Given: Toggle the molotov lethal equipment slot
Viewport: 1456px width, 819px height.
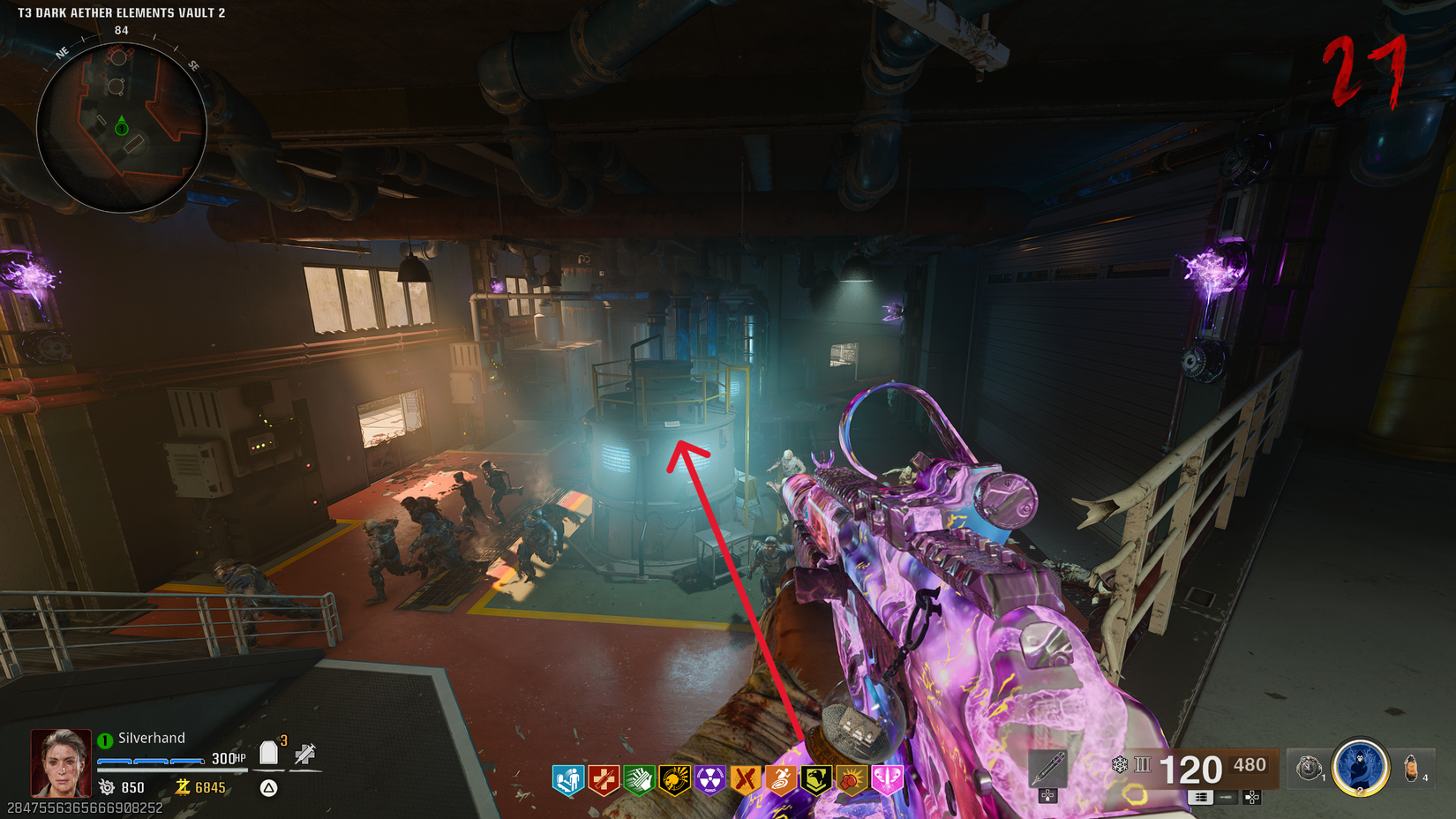Looking at the screenshot, I should tap(1410, 770).
